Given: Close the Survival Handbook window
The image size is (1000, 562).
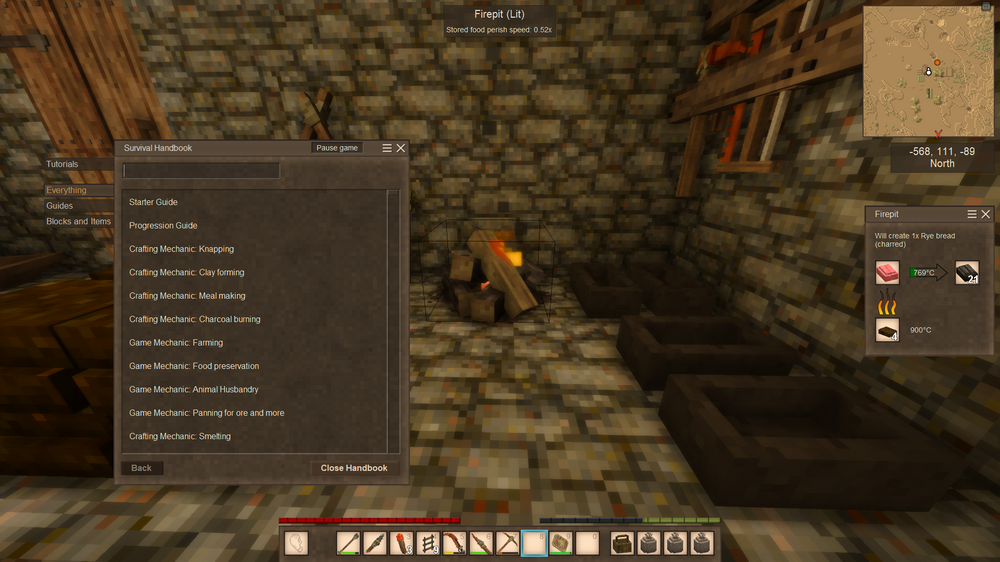Looking at the screenshot, I should coord(401,148).
